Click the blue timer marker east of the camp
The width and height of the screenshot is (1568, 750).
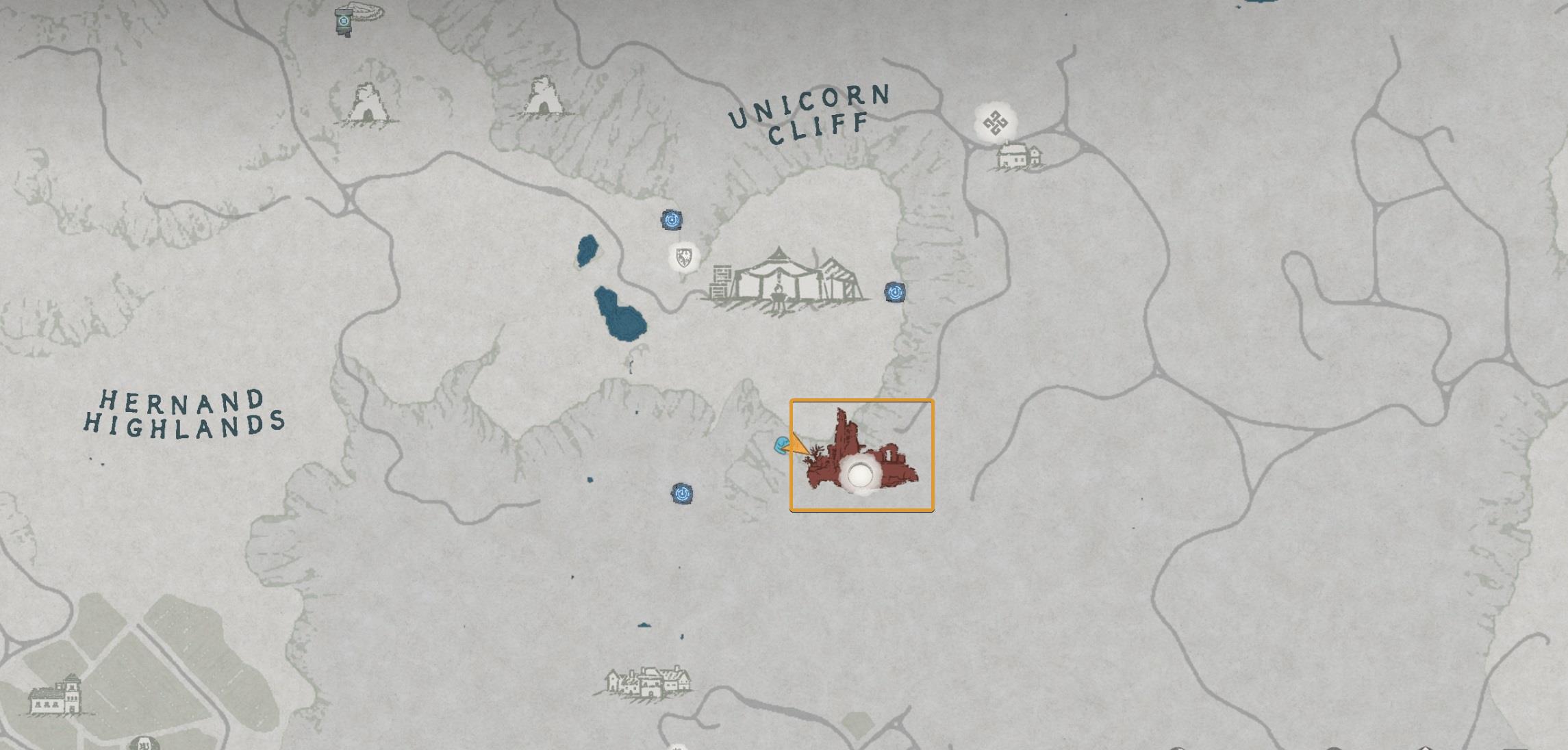[x=894, y=292]
